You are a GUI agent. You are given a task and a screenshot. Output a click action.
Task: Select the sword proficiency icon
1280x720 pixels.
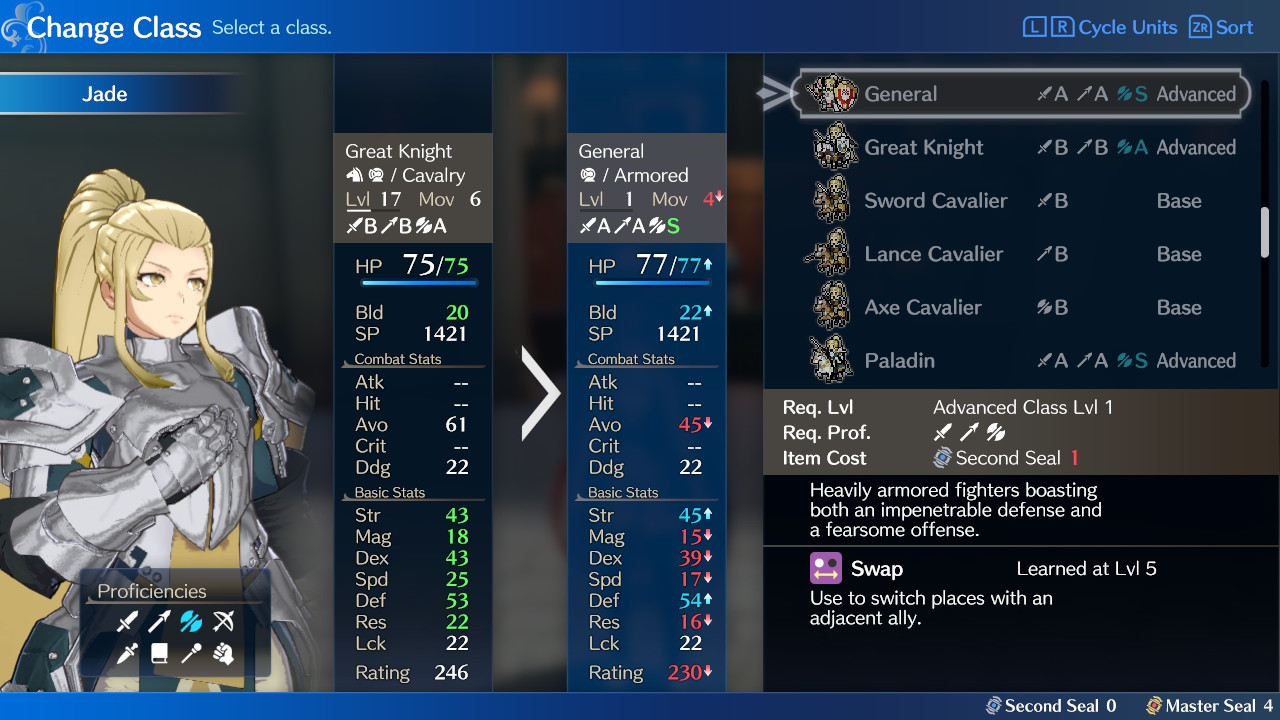126,622
